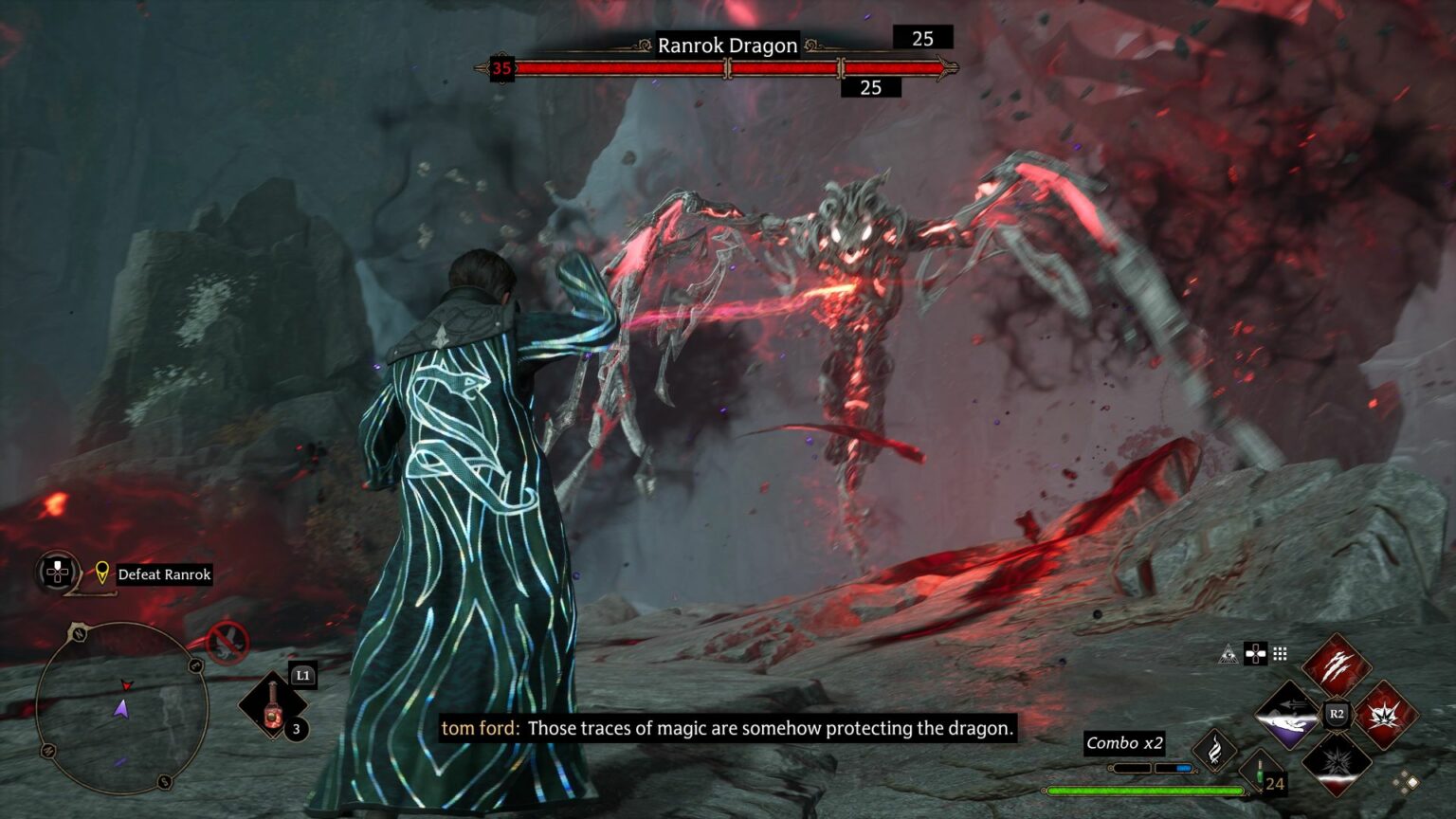The image size is (1456, 819).
Task: Open the circular minimap
Action: point(121,707)
